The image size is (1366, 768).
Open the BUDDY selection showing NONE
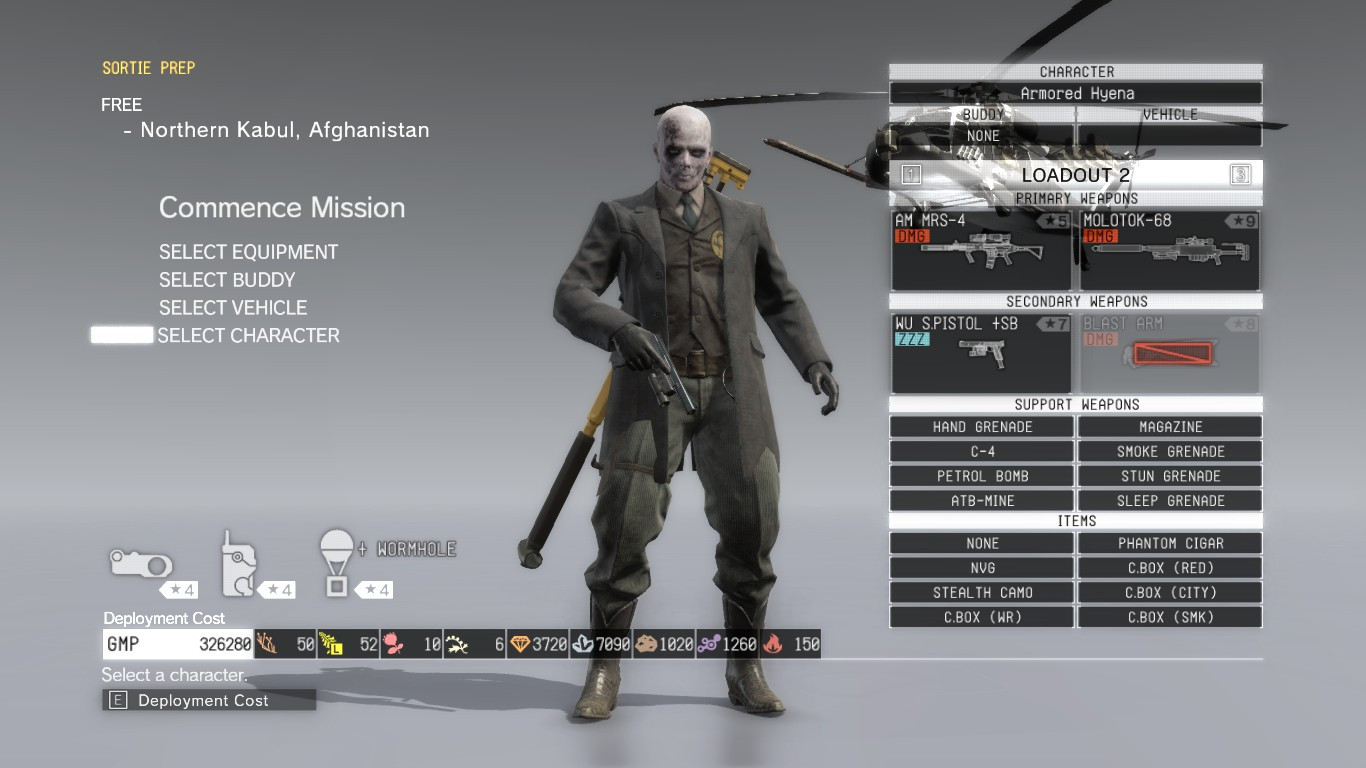pos(981,135)
